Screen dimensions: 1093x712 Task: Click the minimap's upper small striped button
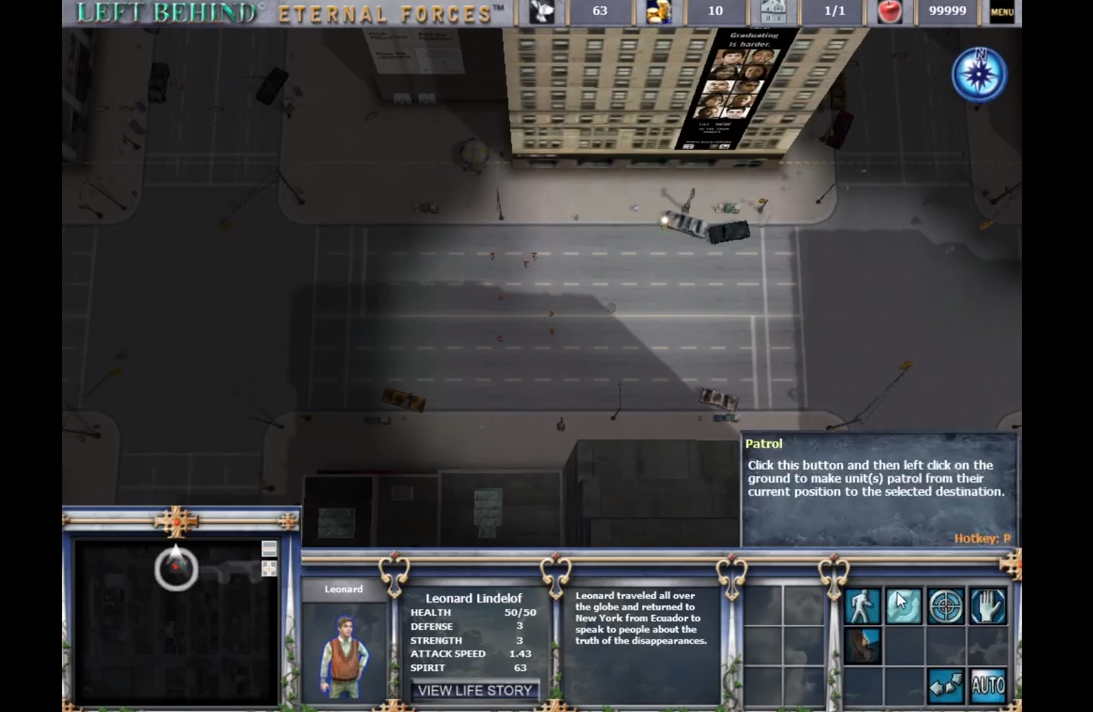269,549
